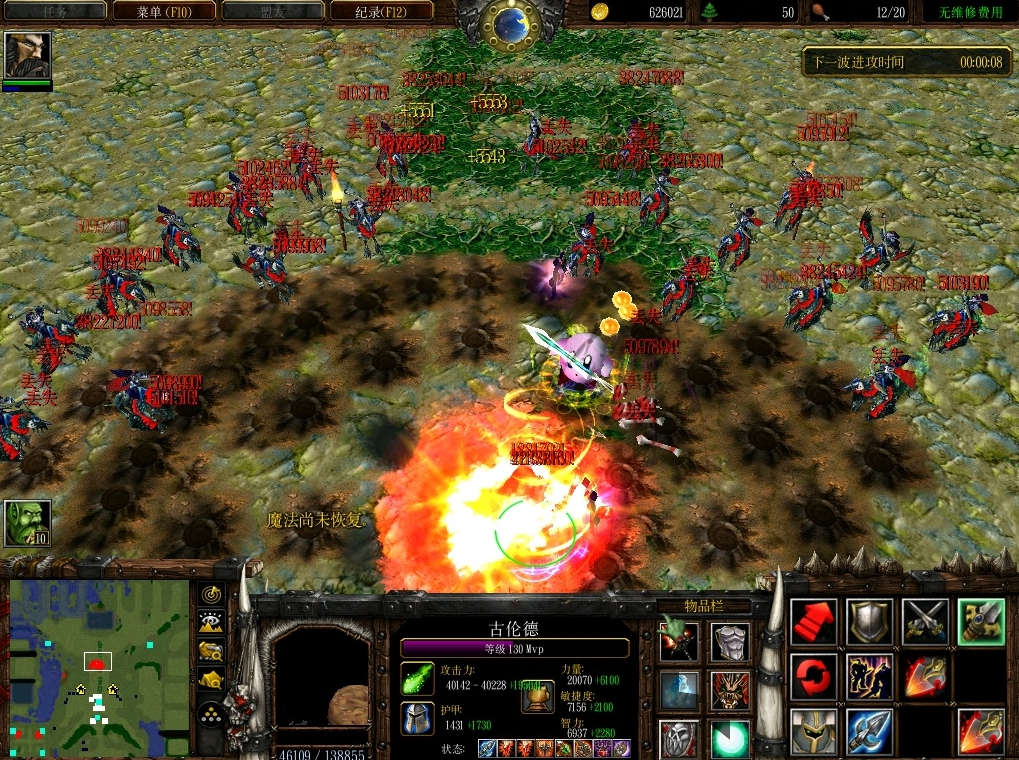Use the red demon mask inventory item
The width and height of the screenshot is (1019, 760).
coord(731,690)
